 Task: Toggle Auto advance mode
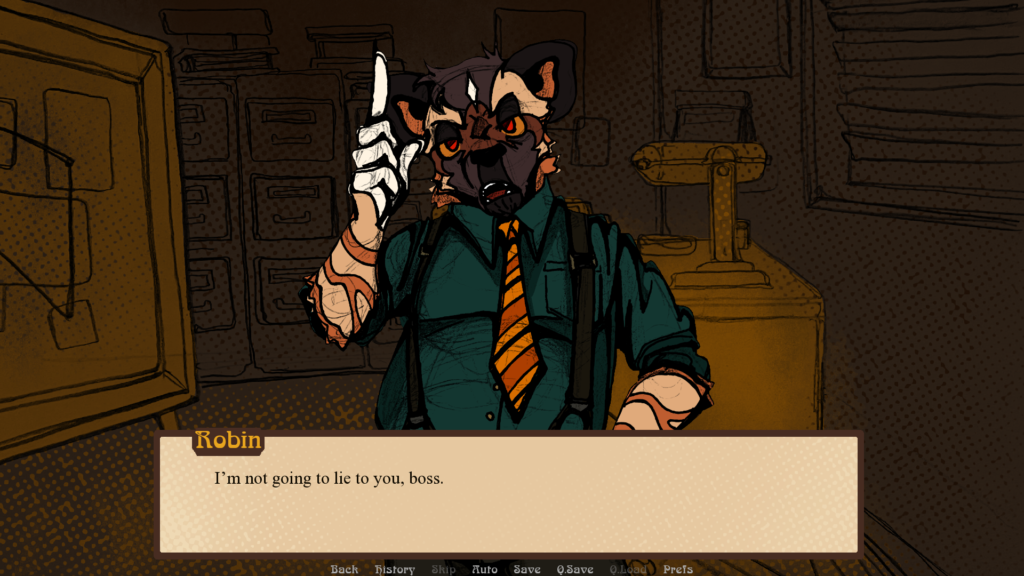(x=484, y=569)
